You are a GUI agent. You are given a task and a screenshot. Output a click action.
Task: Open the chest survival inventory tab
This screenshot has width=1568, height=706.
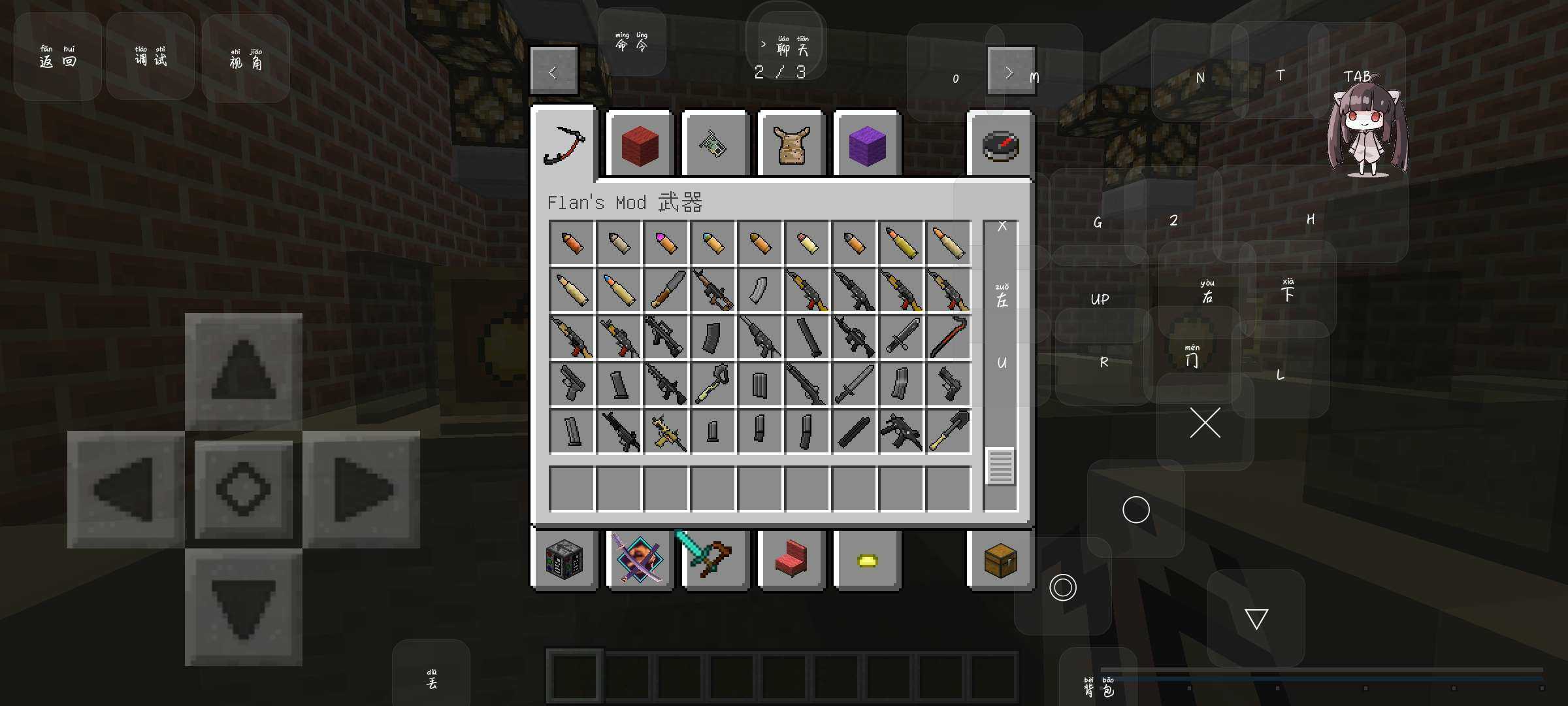tap(1000, 560)
